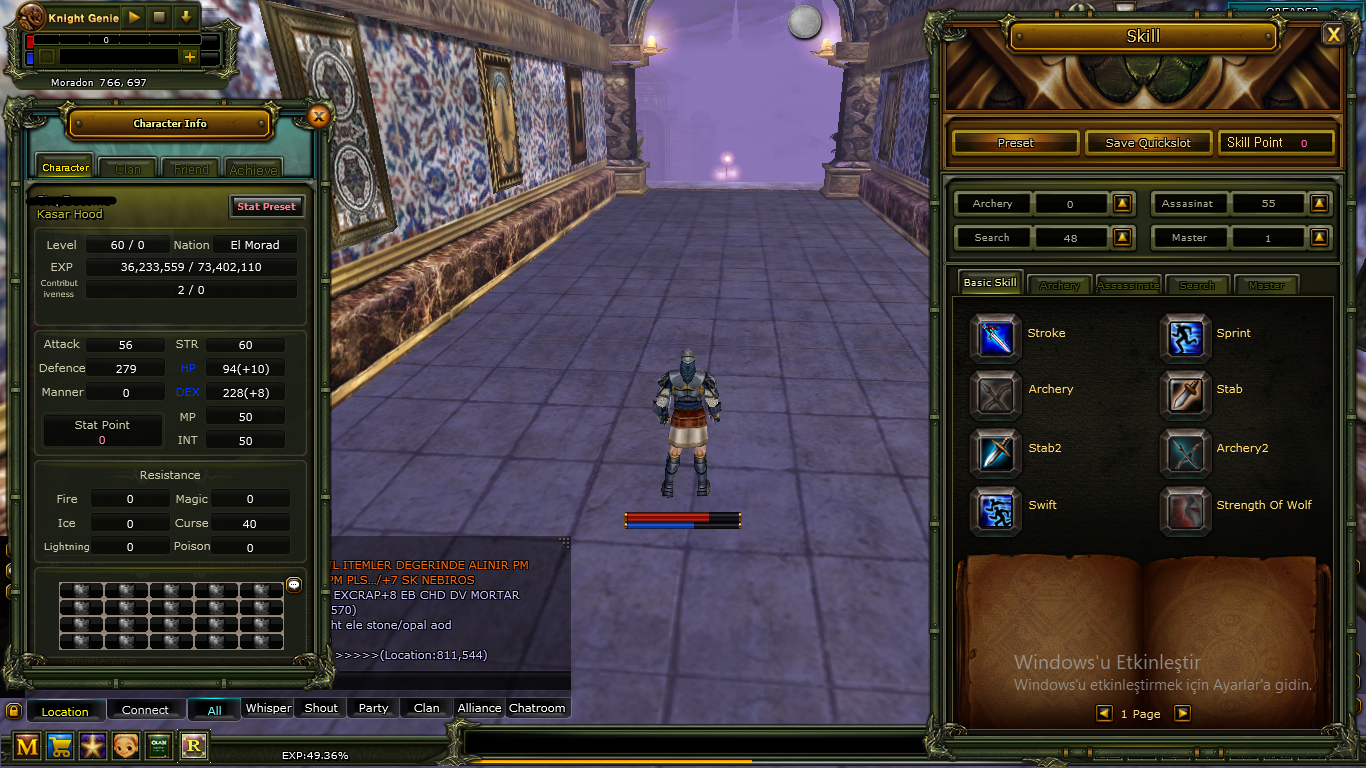Viewport: 1366px width, 768px height.
Task: Open the Stab skill
Action: [1186, 395]
